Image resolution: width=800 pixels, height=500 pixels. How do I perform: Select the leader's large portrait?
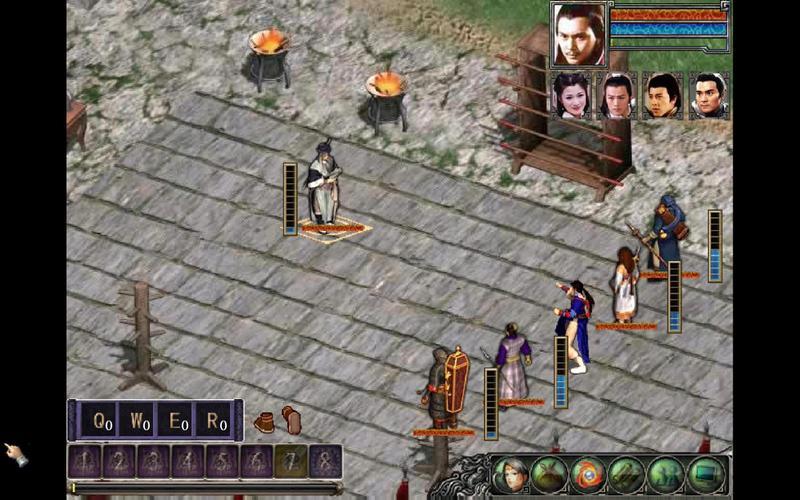tap(579, 33)
